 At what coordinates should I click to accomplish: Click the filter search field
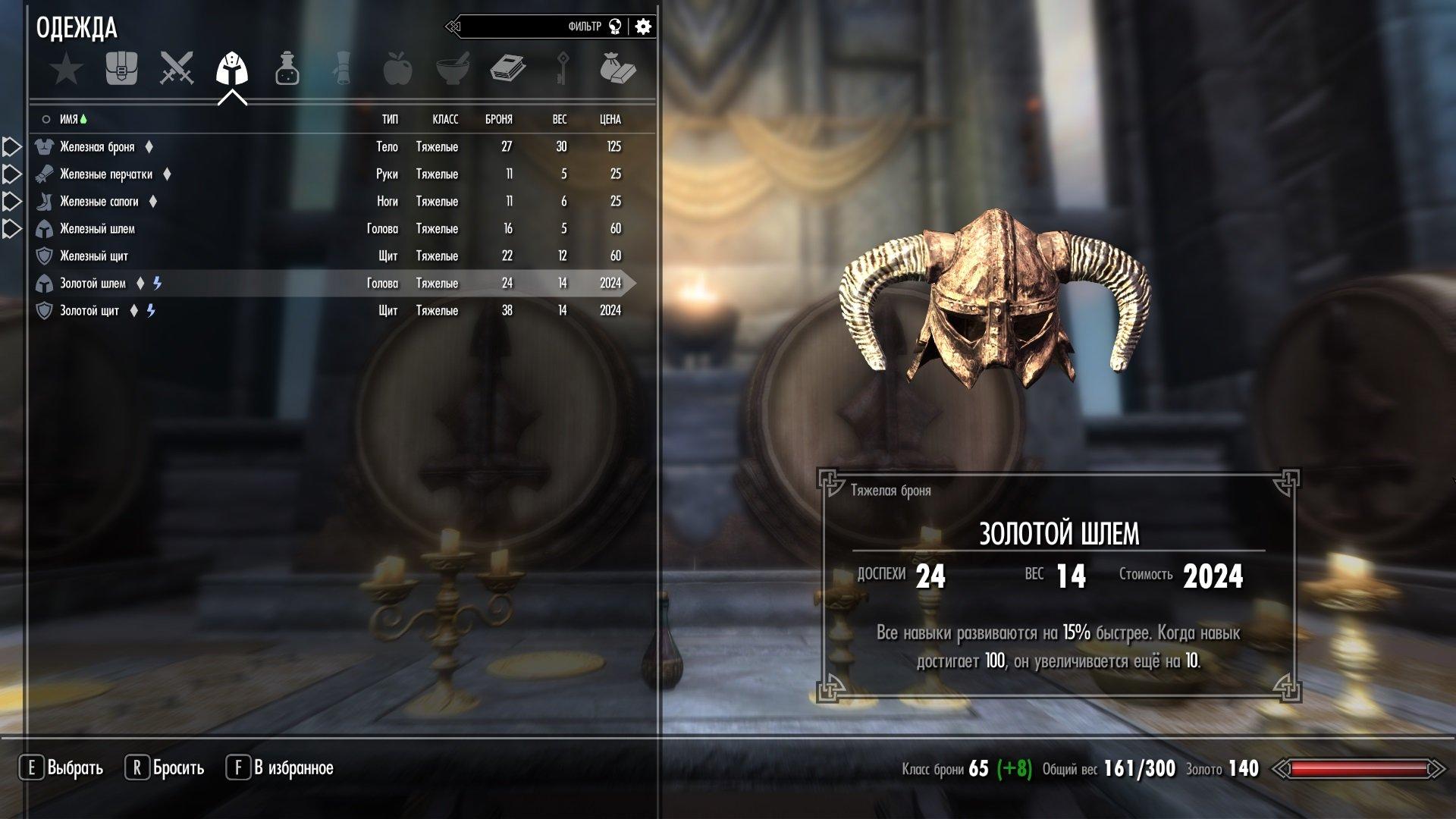pos(523,27)
